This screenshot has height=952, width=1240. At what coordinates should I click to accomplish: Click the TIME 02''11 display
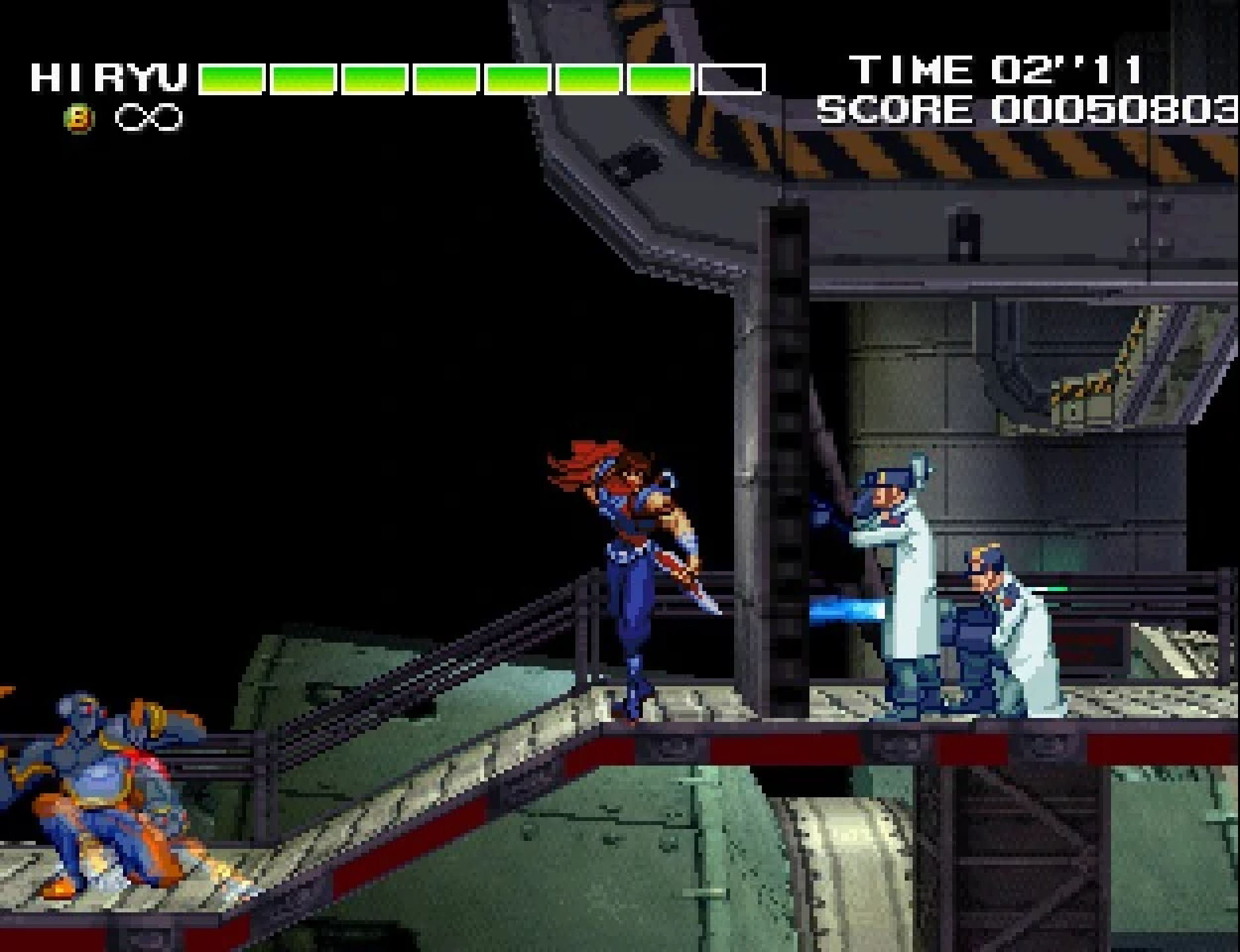(x=999, y=69)
